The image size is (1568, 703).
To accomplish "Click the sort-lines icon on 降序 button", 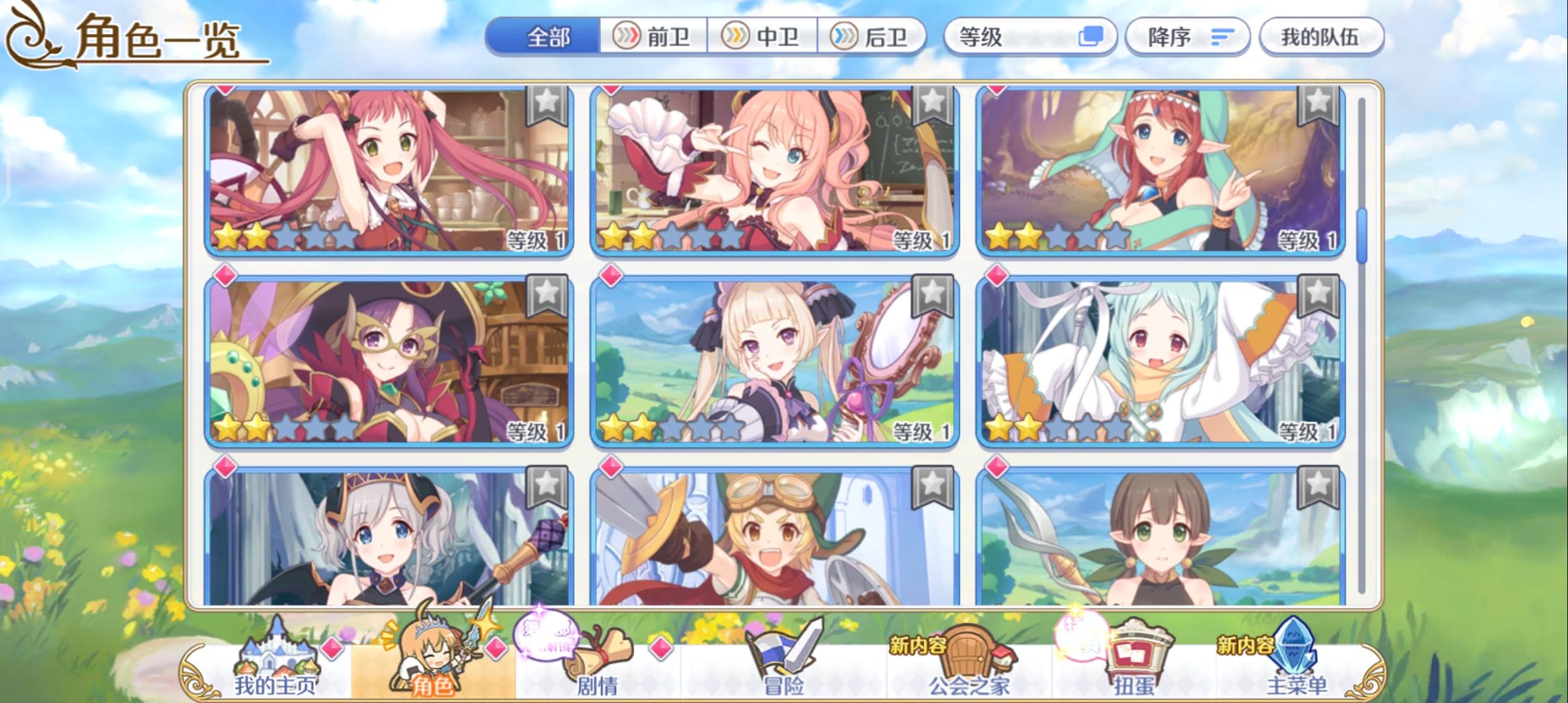I will click(x=1223, y=37).
